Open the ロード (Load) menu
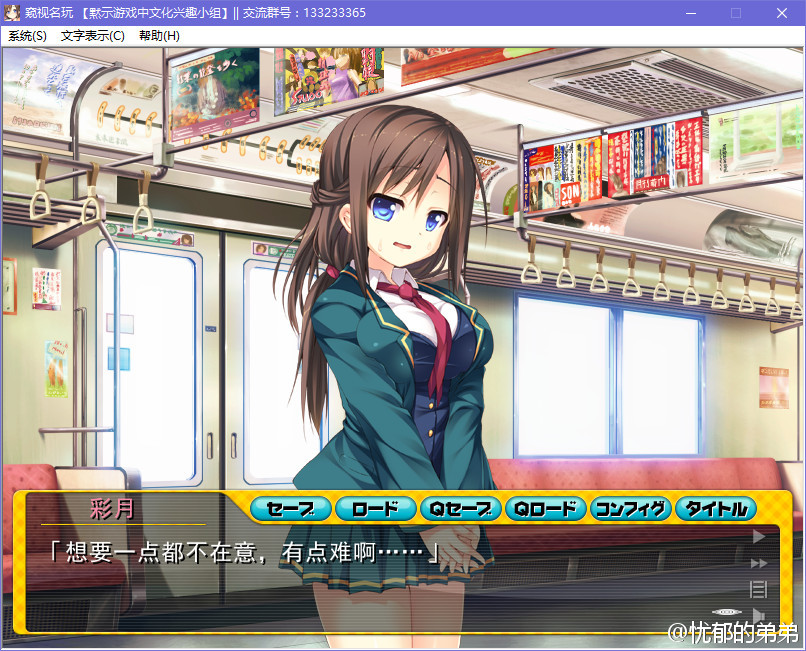This screenshot has height=651, width=806. [x=375, y=509]
